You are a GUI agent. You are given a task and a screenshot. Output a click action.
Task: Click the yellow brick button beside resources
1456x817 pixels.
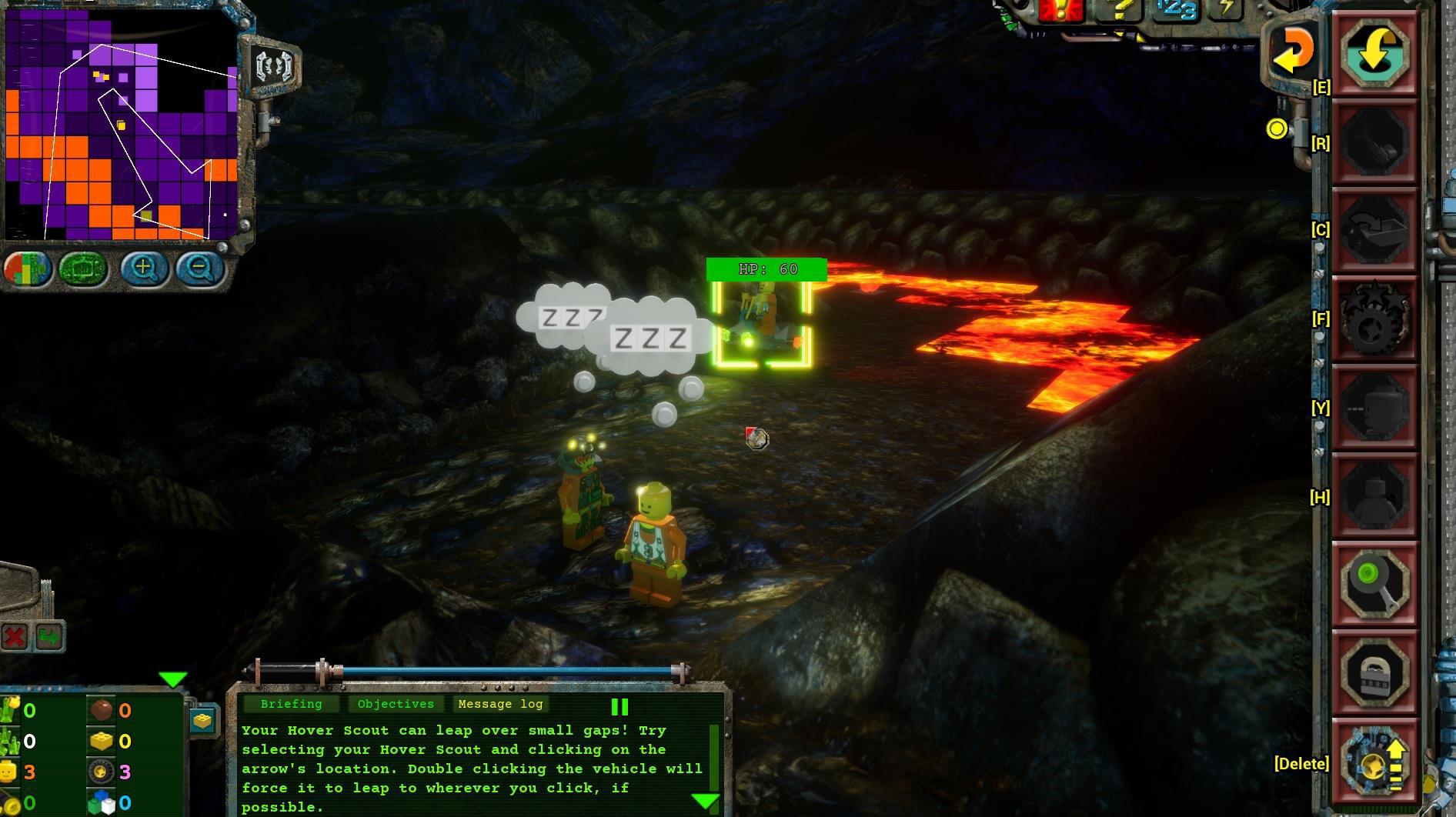202,720
